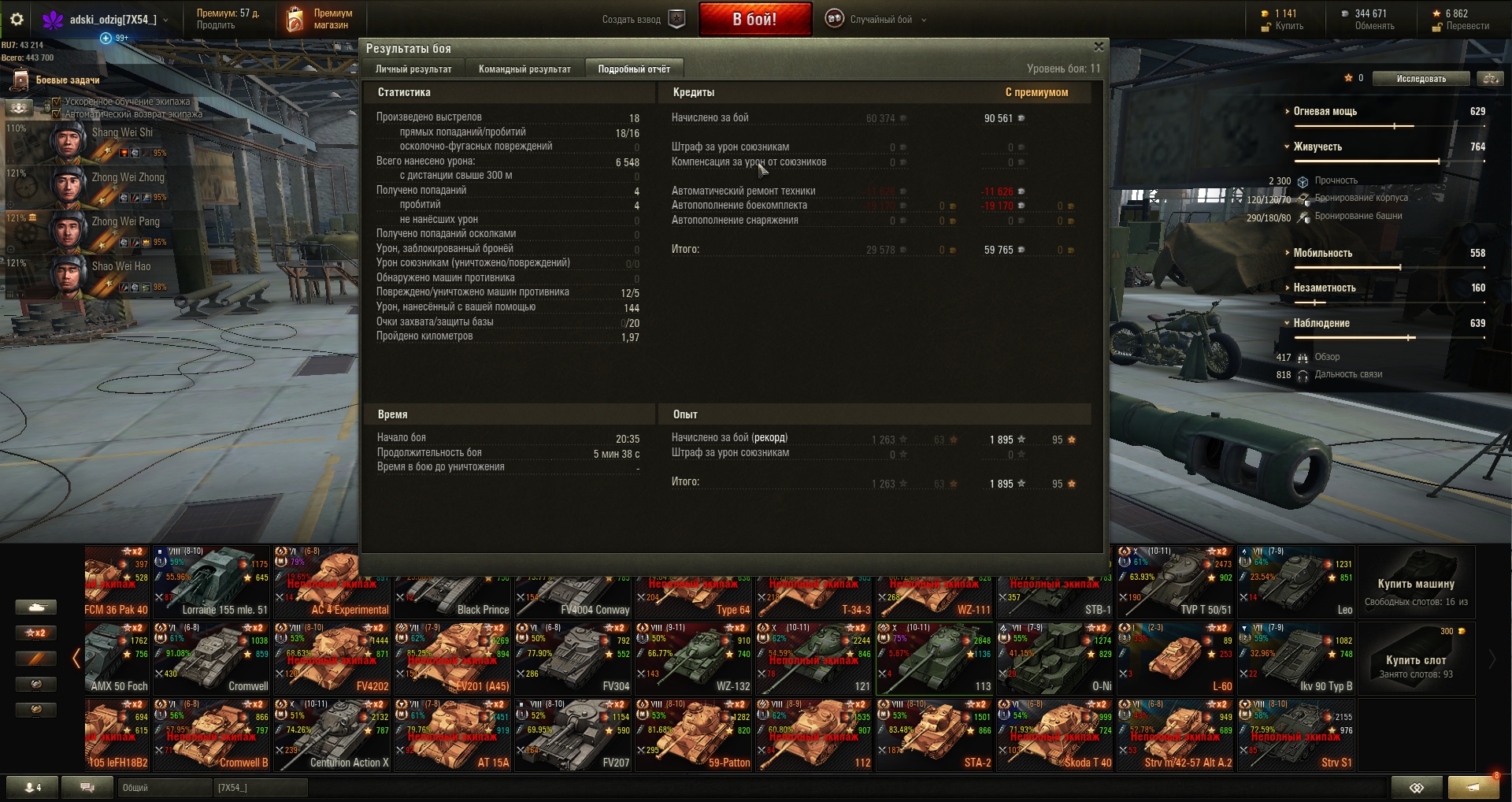The width and height of the screenshot is (1512, 802).
Task: Select the Centurion Action X tank
Action: coord(332,736)
